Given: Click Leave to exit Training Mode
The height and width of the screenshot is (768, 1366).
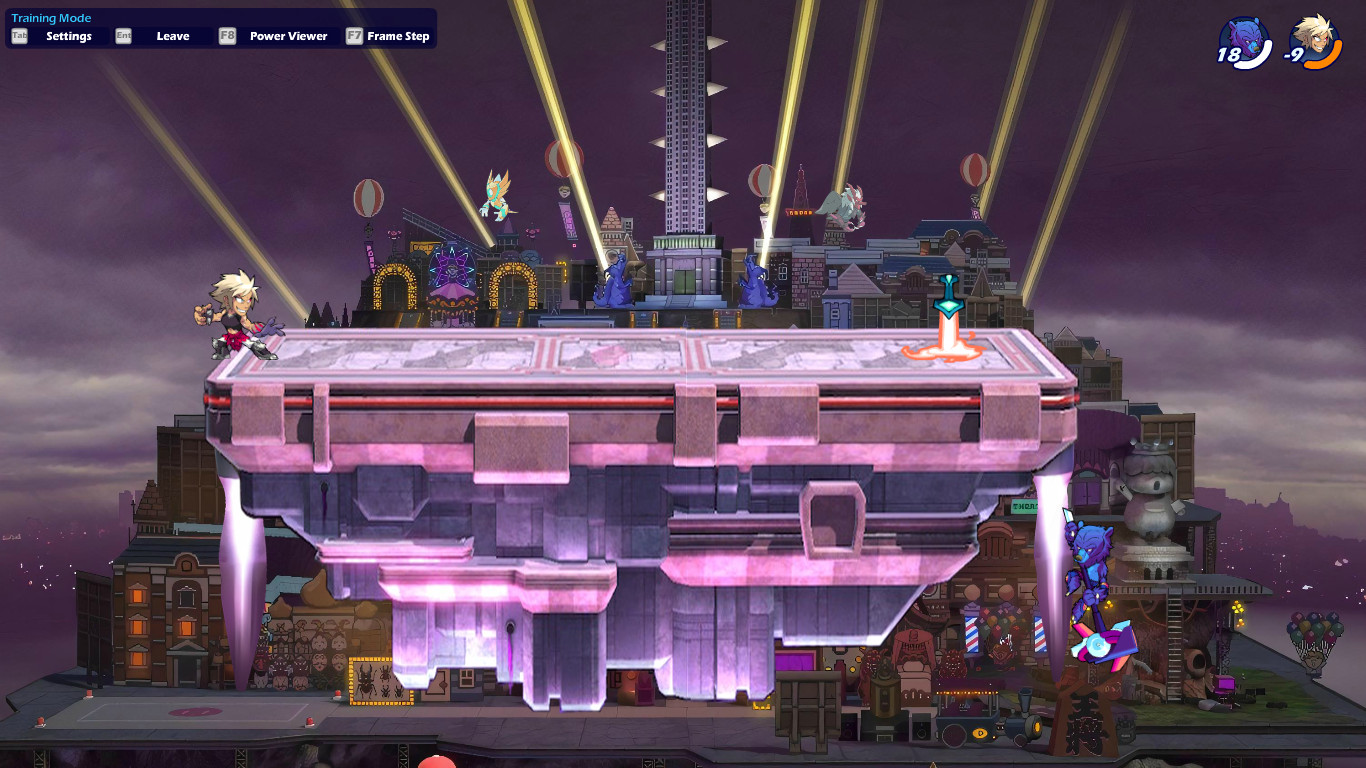Looking at the screenshot, I should [x=171, y=35].
